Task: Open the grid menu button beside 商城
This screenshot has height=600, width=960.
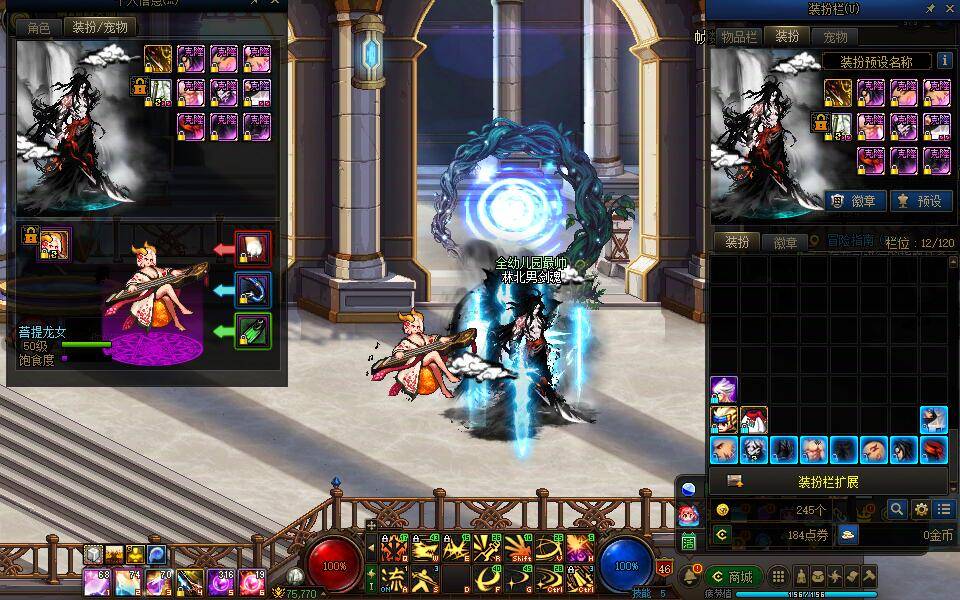Action: [778, 577]
